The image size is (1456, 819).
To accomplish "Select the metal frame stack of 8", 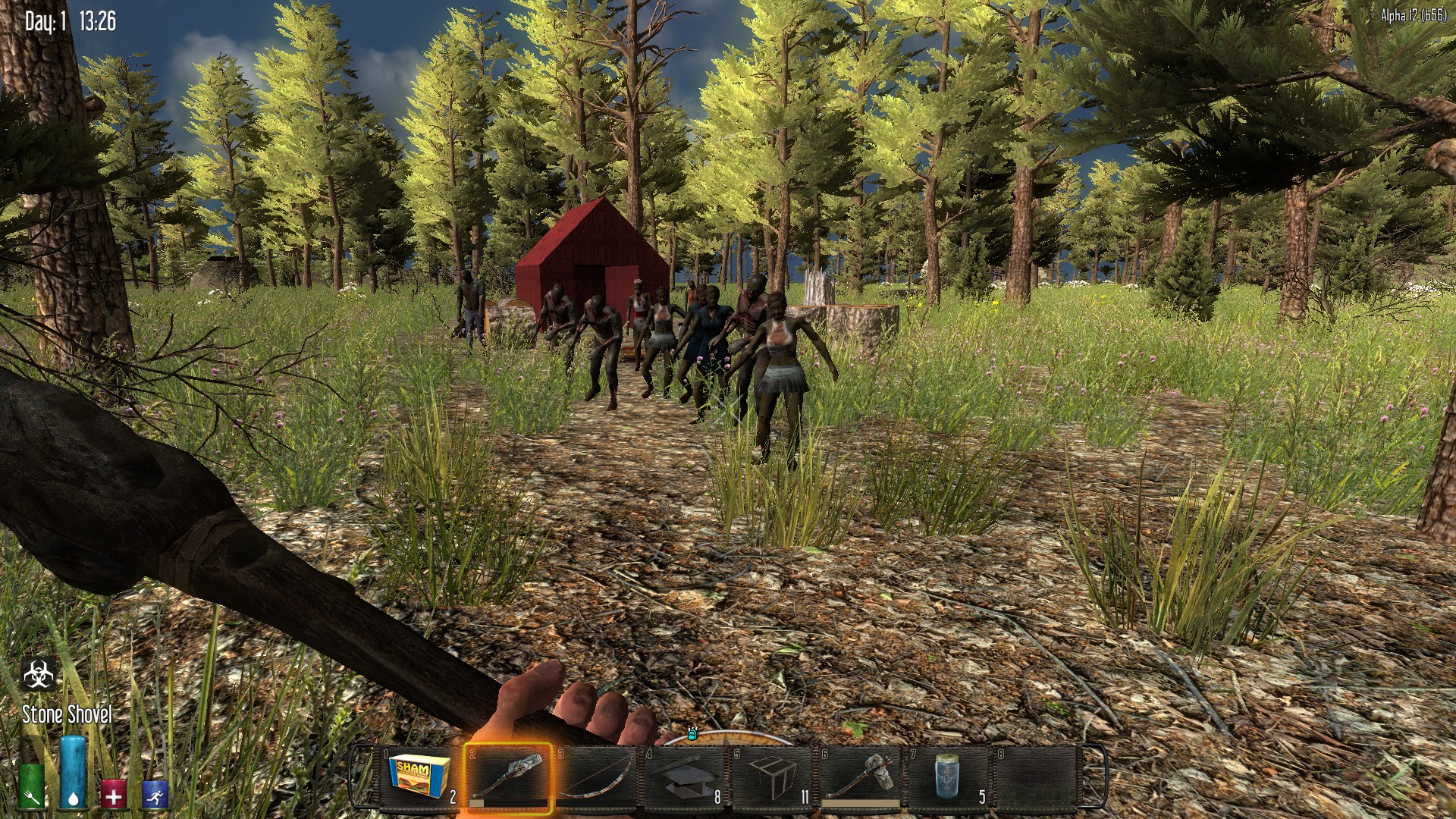I will click(x=685, y=777).
